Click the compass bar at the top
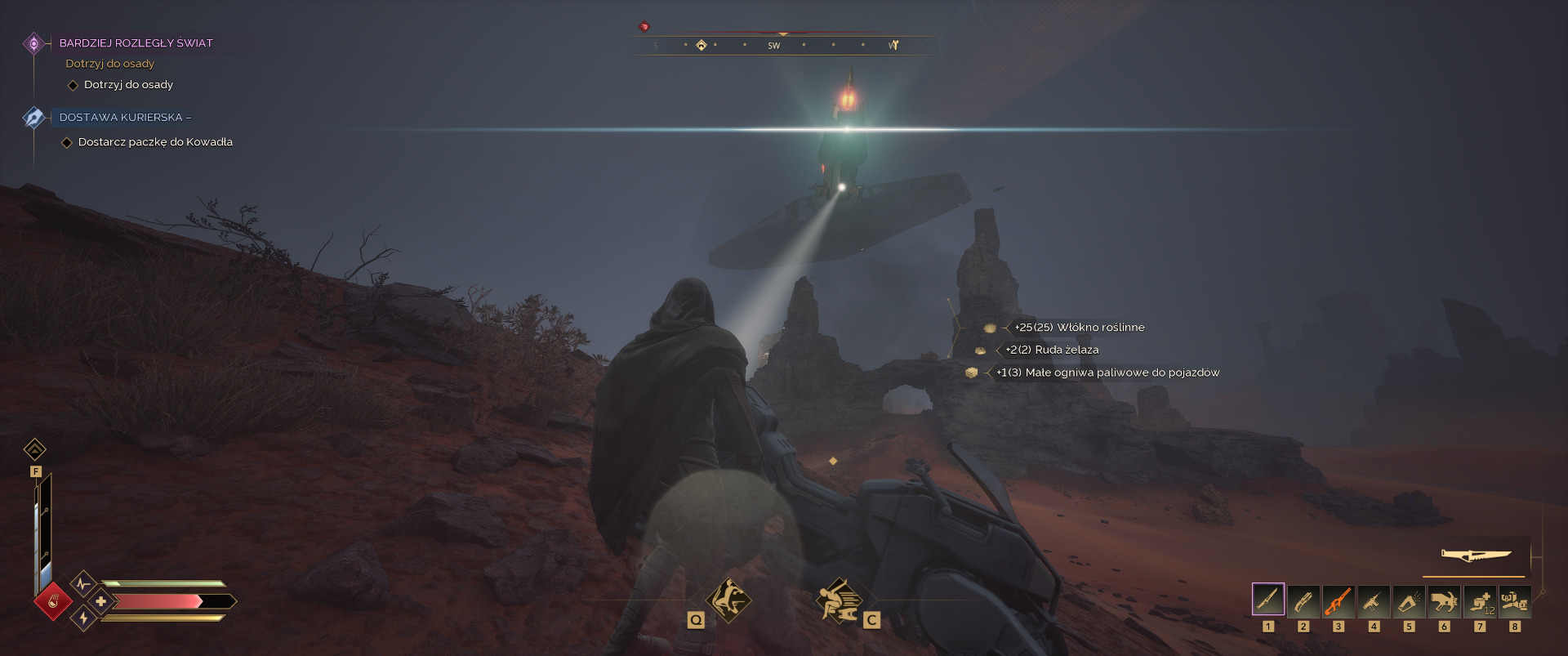 coord(784,46)
